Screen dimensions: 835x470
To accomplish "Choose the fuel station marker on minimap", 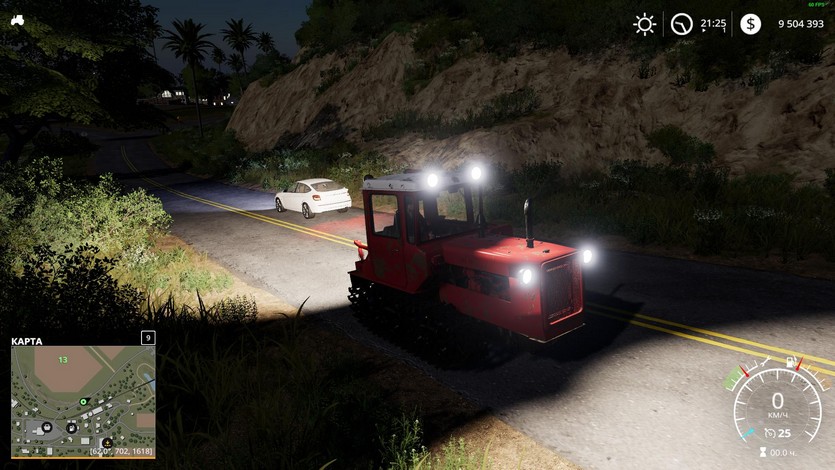I will pyautogui.click(x=73, y=427).
